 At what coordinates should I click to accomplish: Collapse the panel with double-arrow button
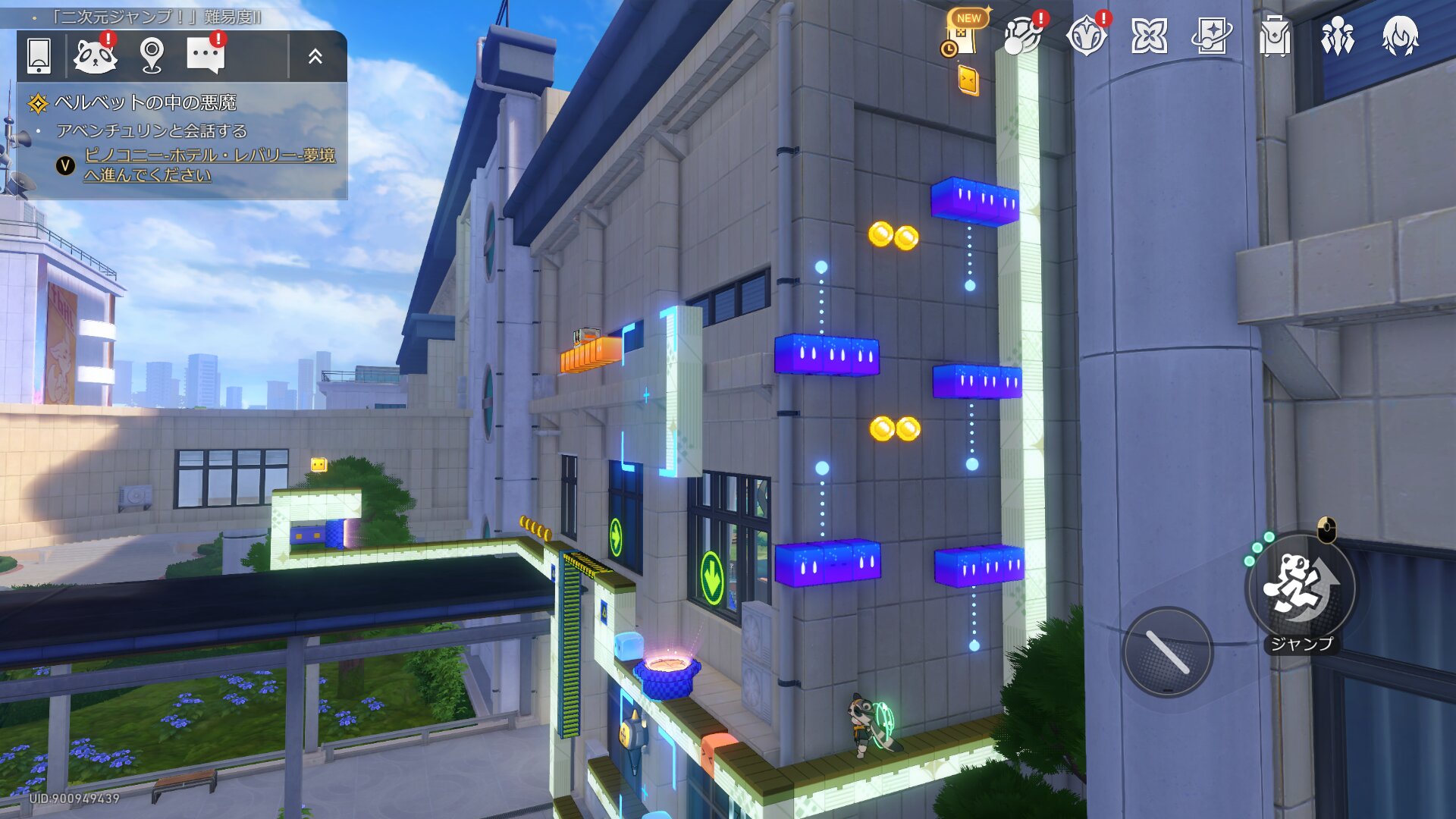(x=315, y=55)
